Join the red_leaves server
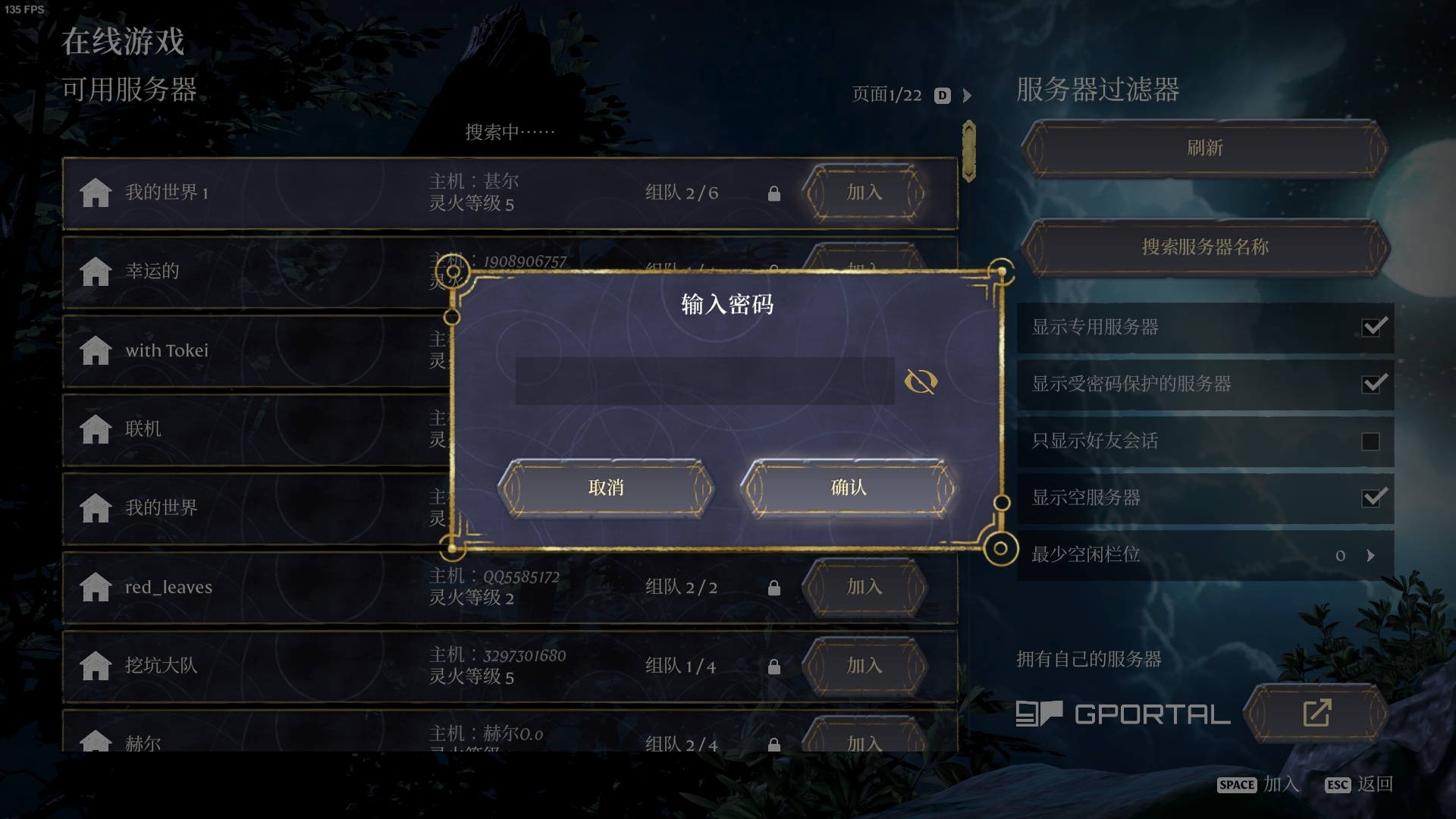 coord(864,587)
